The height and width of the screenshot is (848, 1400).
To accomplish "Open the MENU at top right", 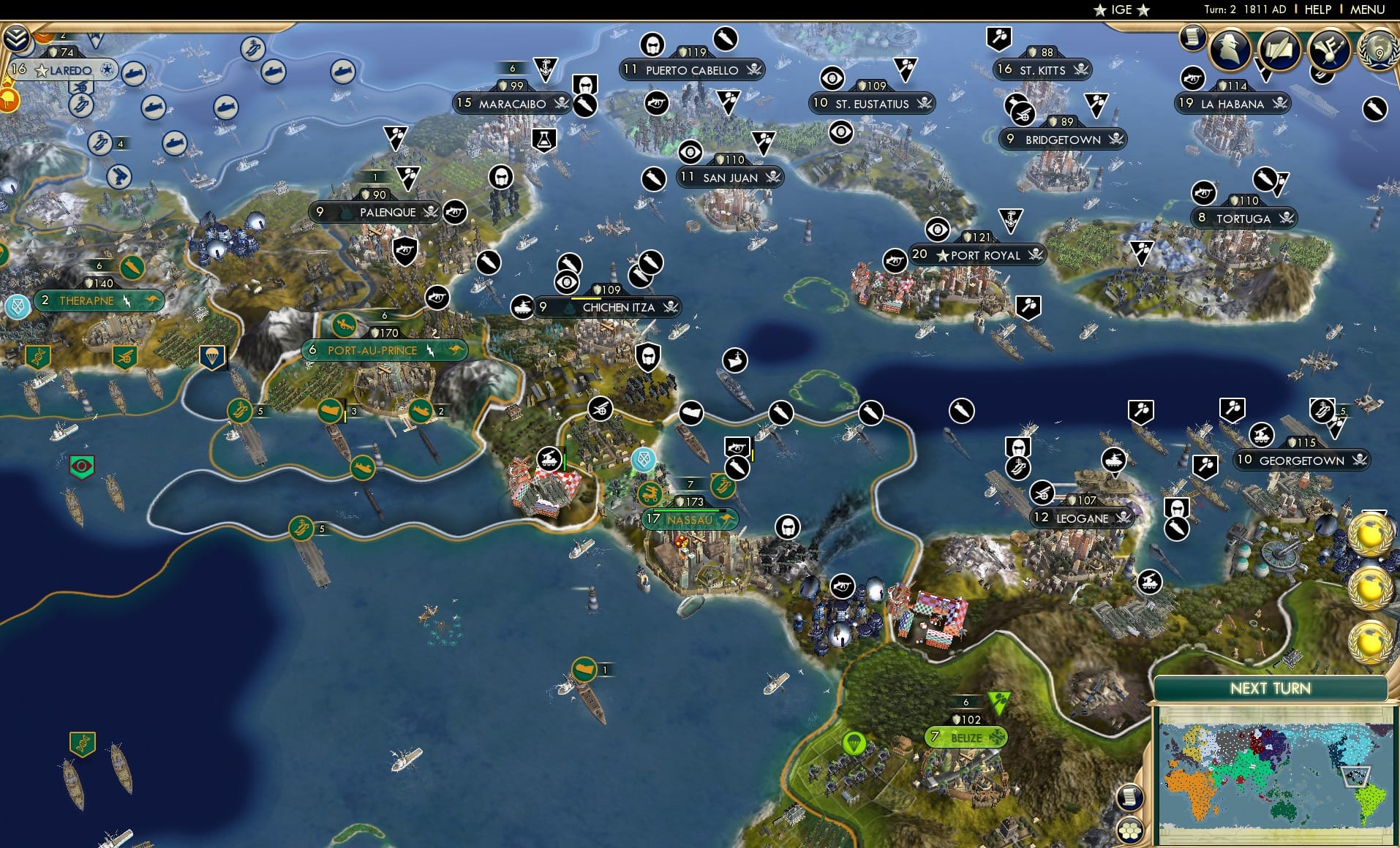I will pos(1367,10).
